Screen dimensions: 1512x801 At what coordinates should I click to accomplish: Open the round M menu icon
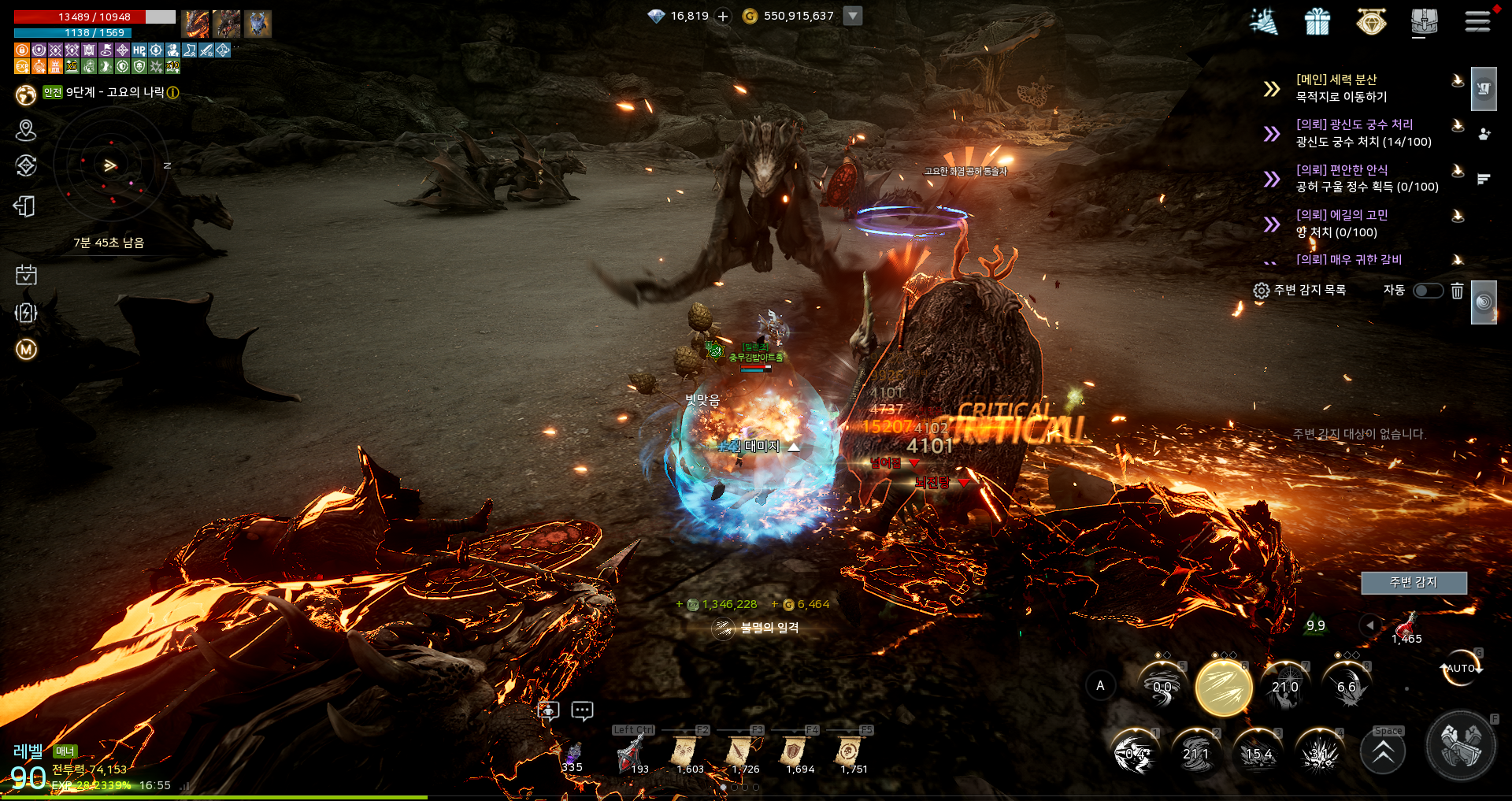[26, 349]
